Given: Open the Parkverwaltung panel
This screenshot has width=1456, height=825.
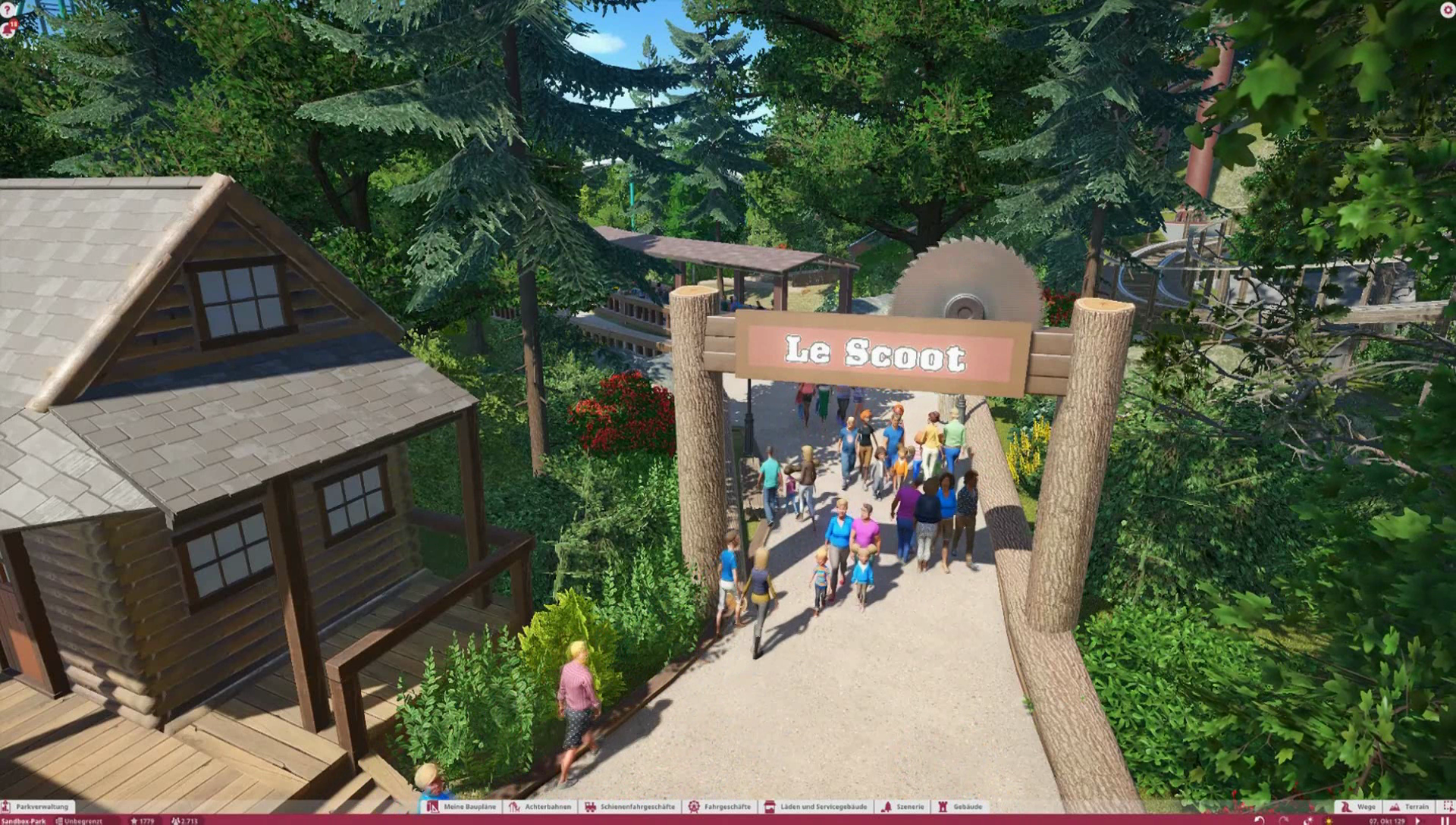Looking at the screenshot, I should pyautogui.click(x=38, y=807).
